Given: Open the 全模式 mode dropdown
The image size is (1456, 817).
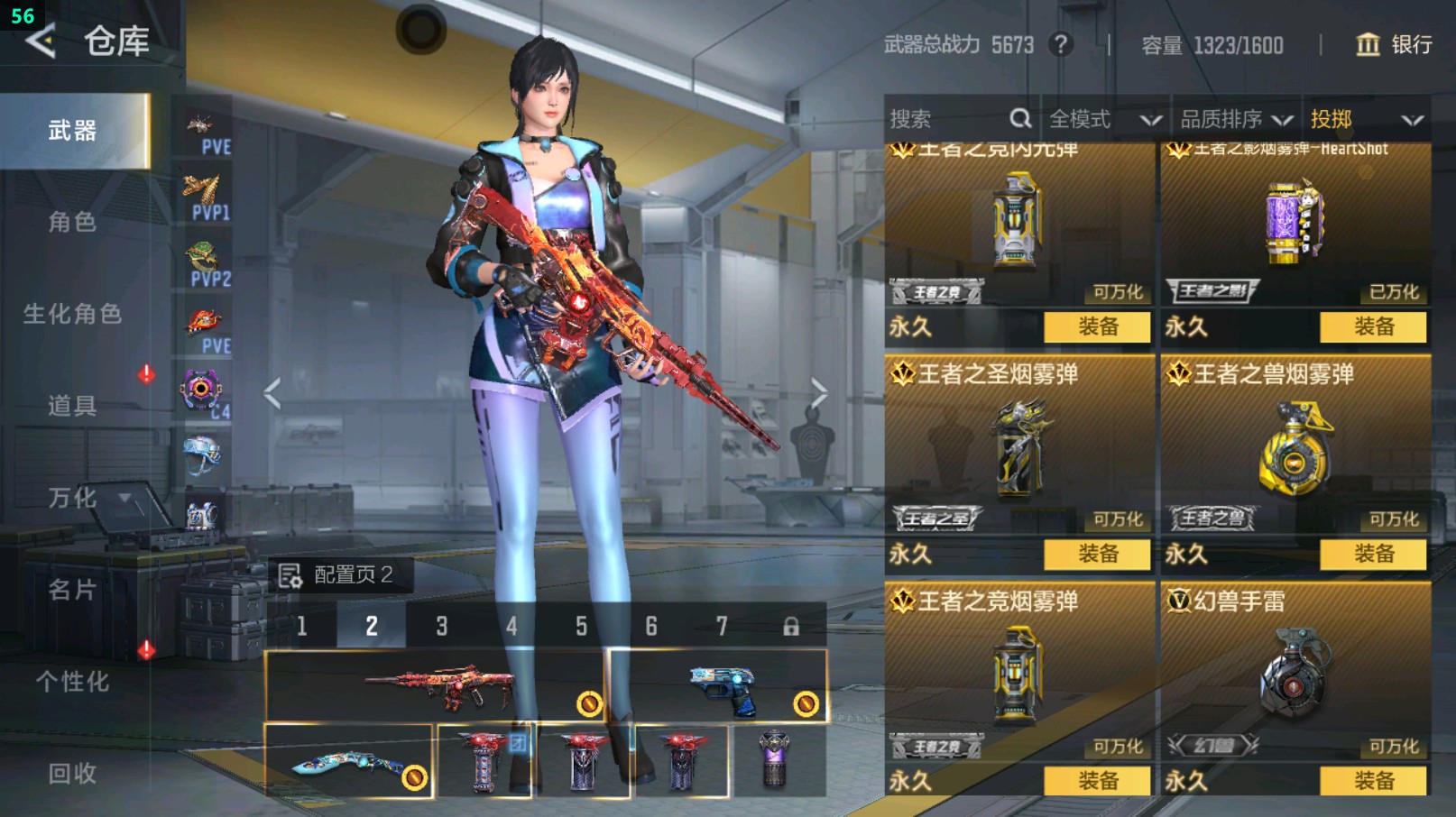Looking at the screenshot, I should click(x=1103, y=119).
